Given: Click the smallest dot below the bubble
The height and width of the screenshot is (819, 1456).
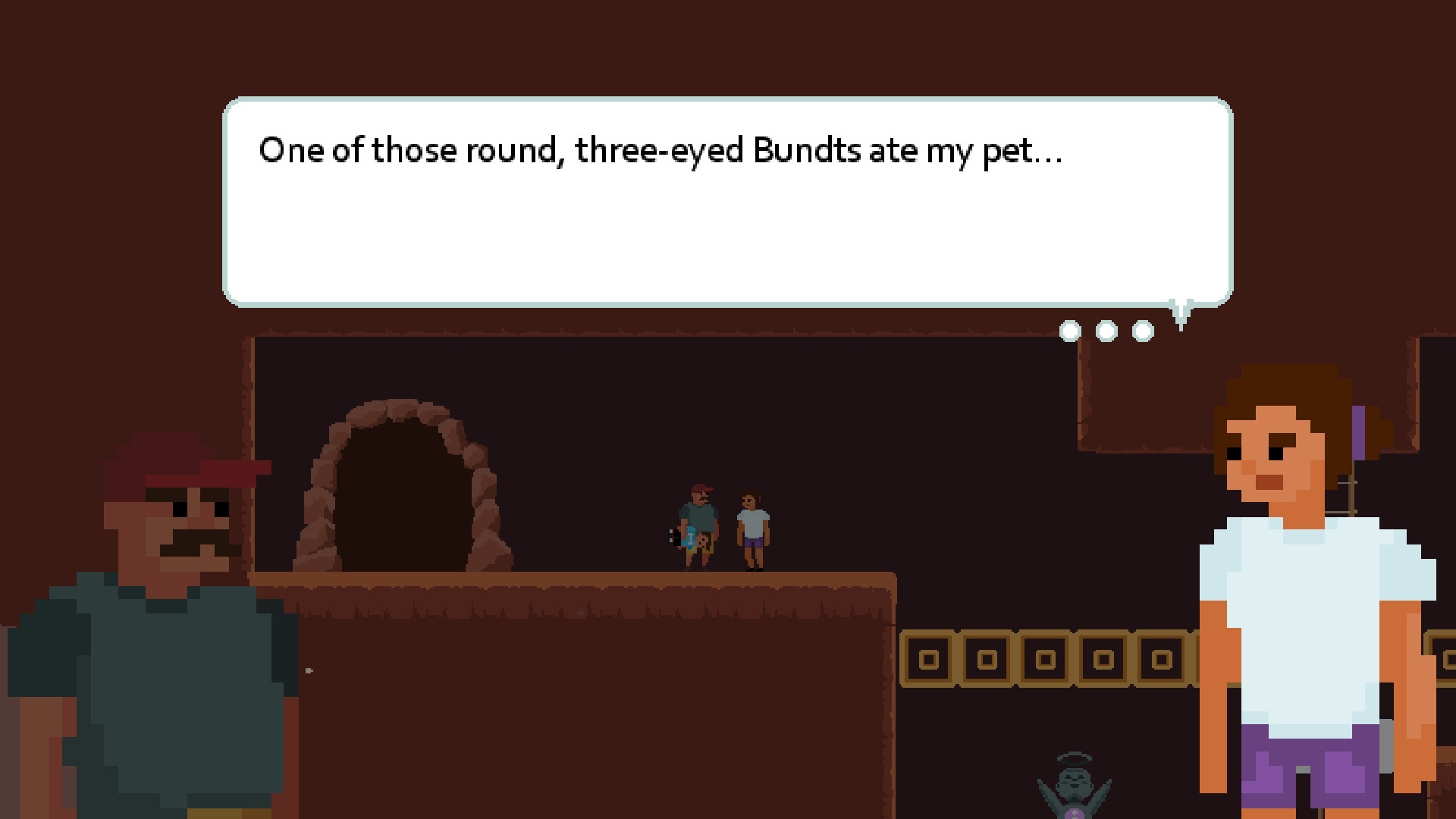Looking at the screenshot, I should tap(1071, 330).
